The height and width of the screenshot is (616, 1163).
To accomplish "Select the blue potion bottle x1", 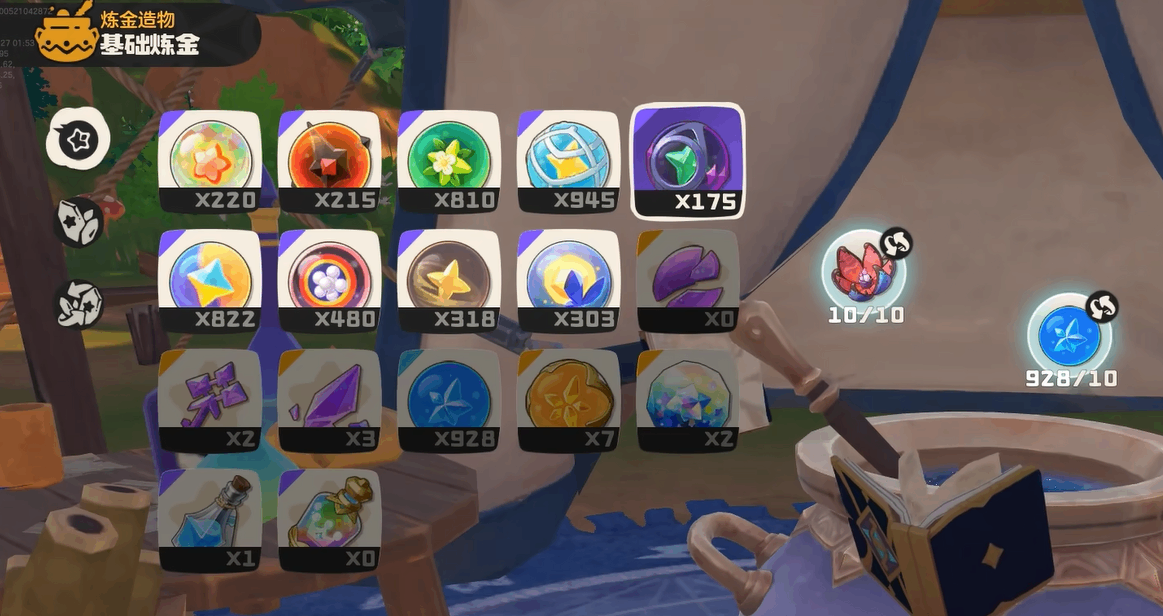I will pos(210,520).
